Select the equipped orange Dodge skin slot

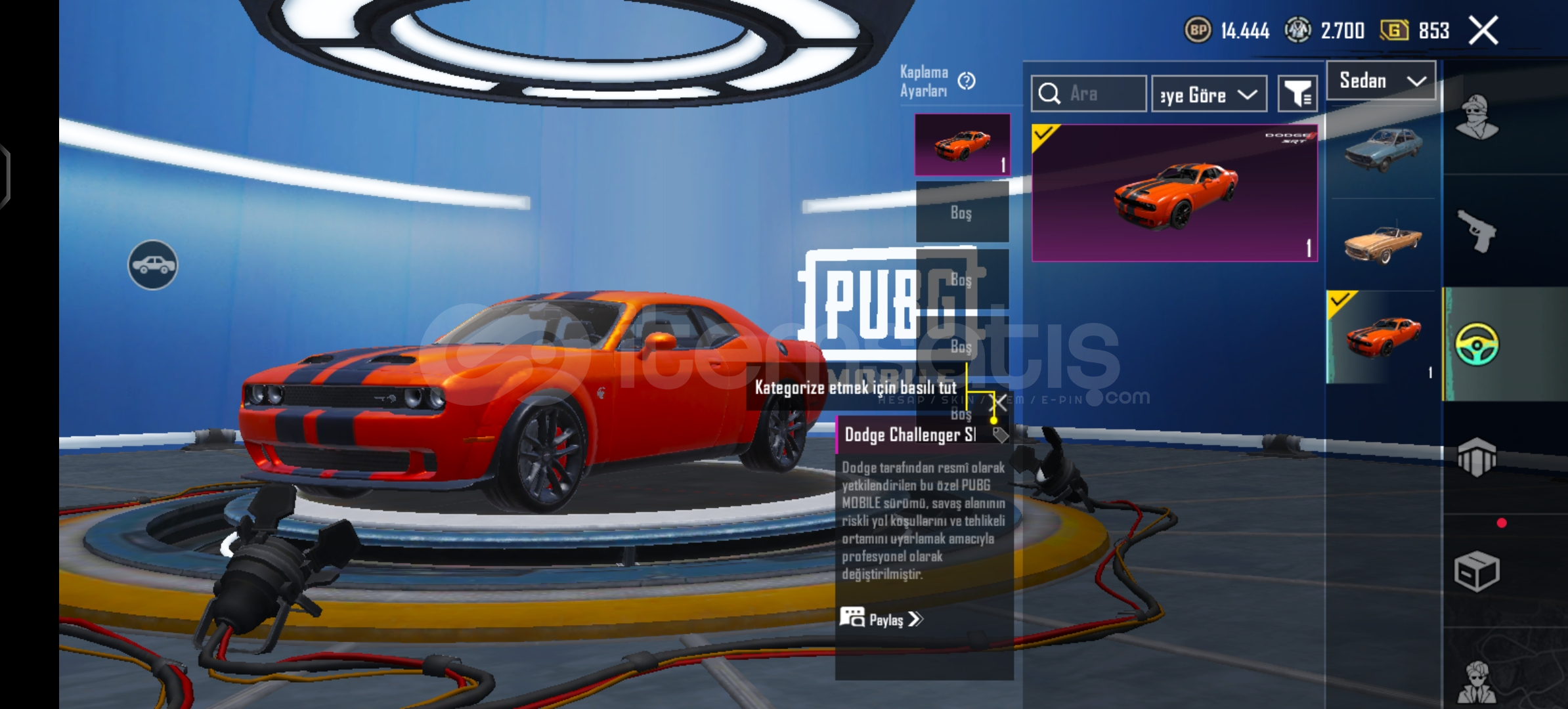coord(962,144)
